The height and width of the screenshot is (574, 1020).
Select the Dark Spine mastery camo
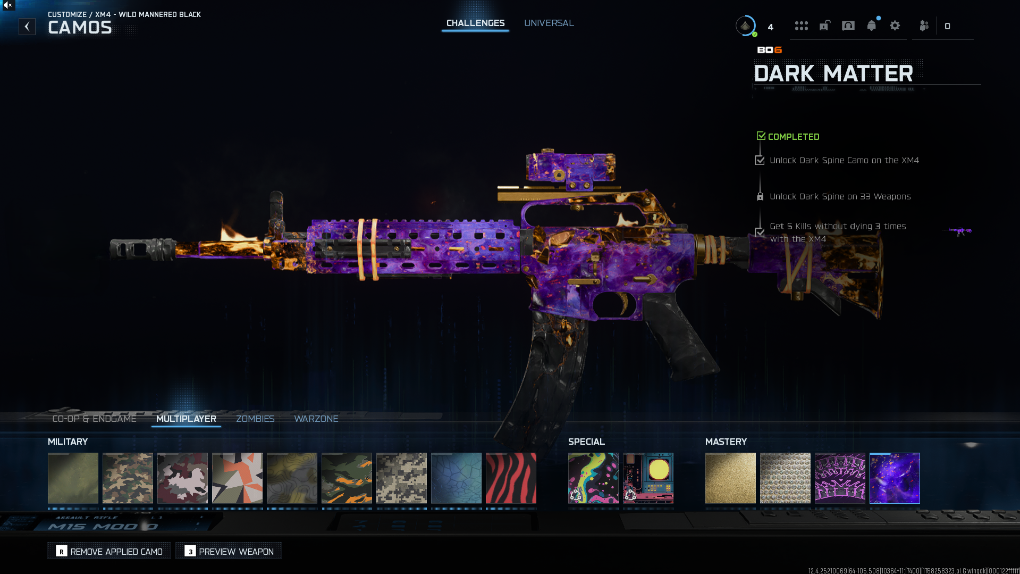click(x=840, y=478)
